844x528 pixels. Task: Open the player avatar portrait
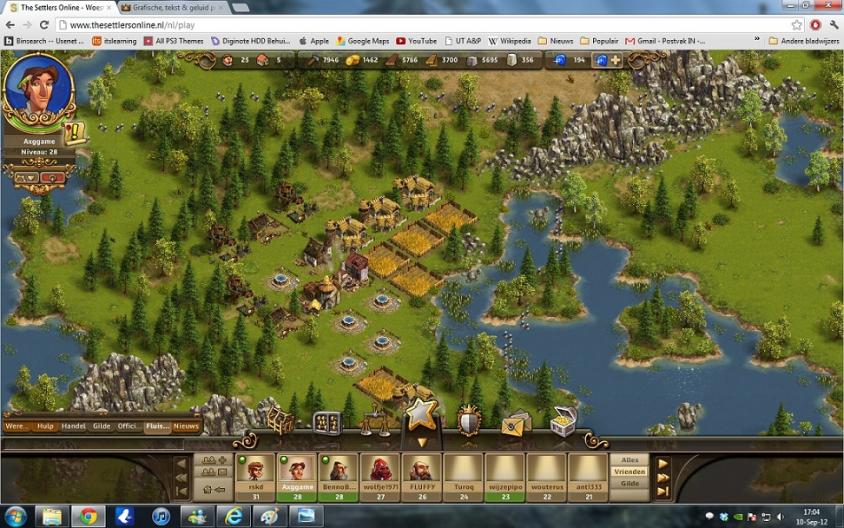click(37, 90)
